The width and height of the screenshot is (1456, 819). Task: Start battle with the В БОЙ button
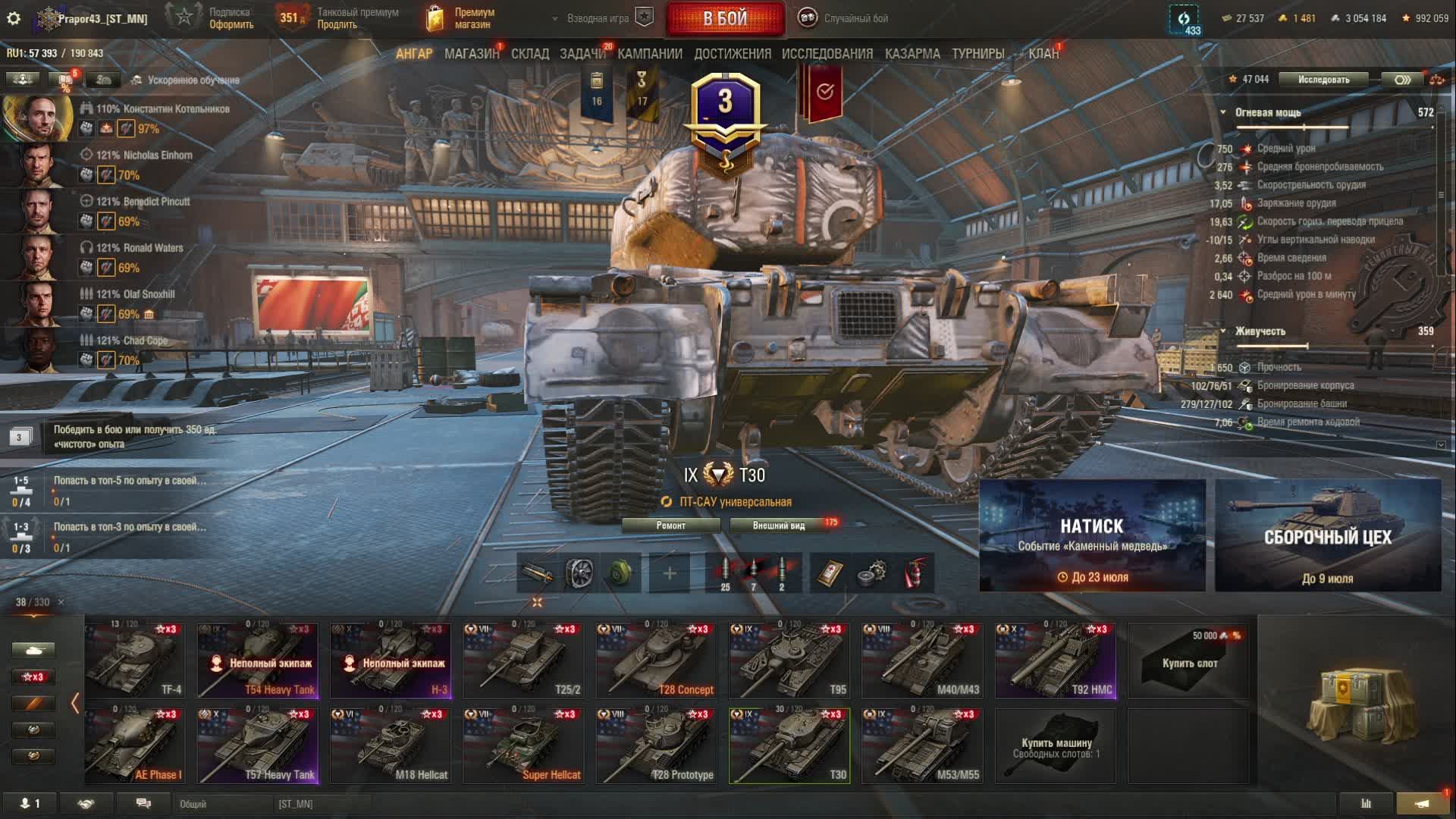725,19
